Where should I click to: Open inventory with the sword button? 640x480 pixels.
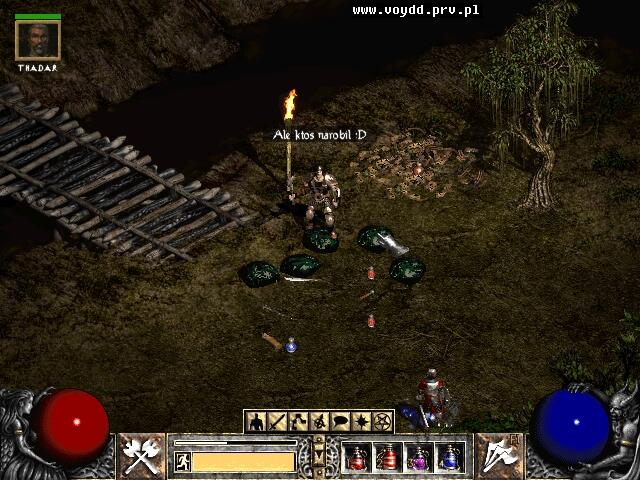[x=276, y=421]
